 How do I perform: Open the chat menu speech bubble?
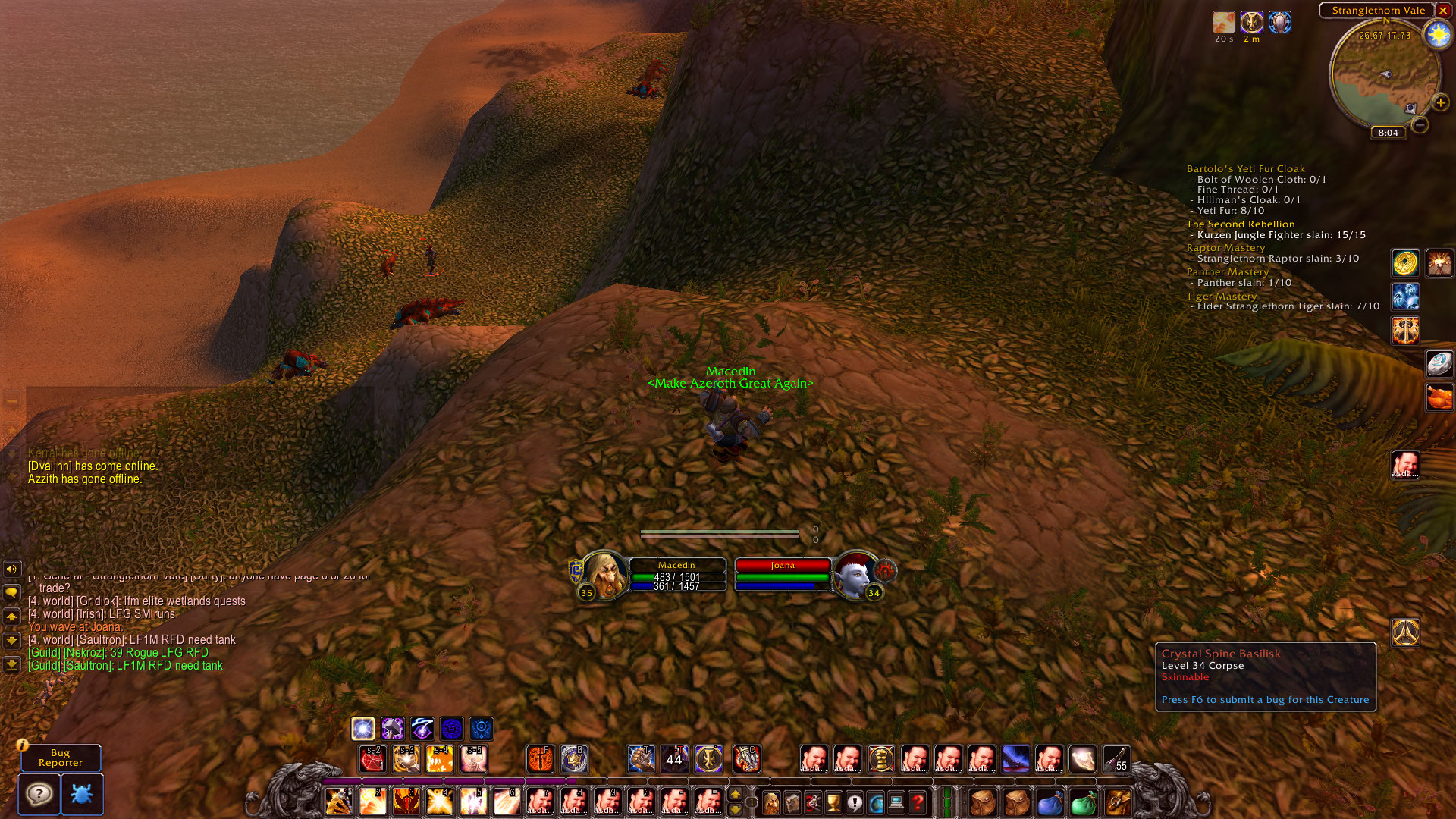11,591
